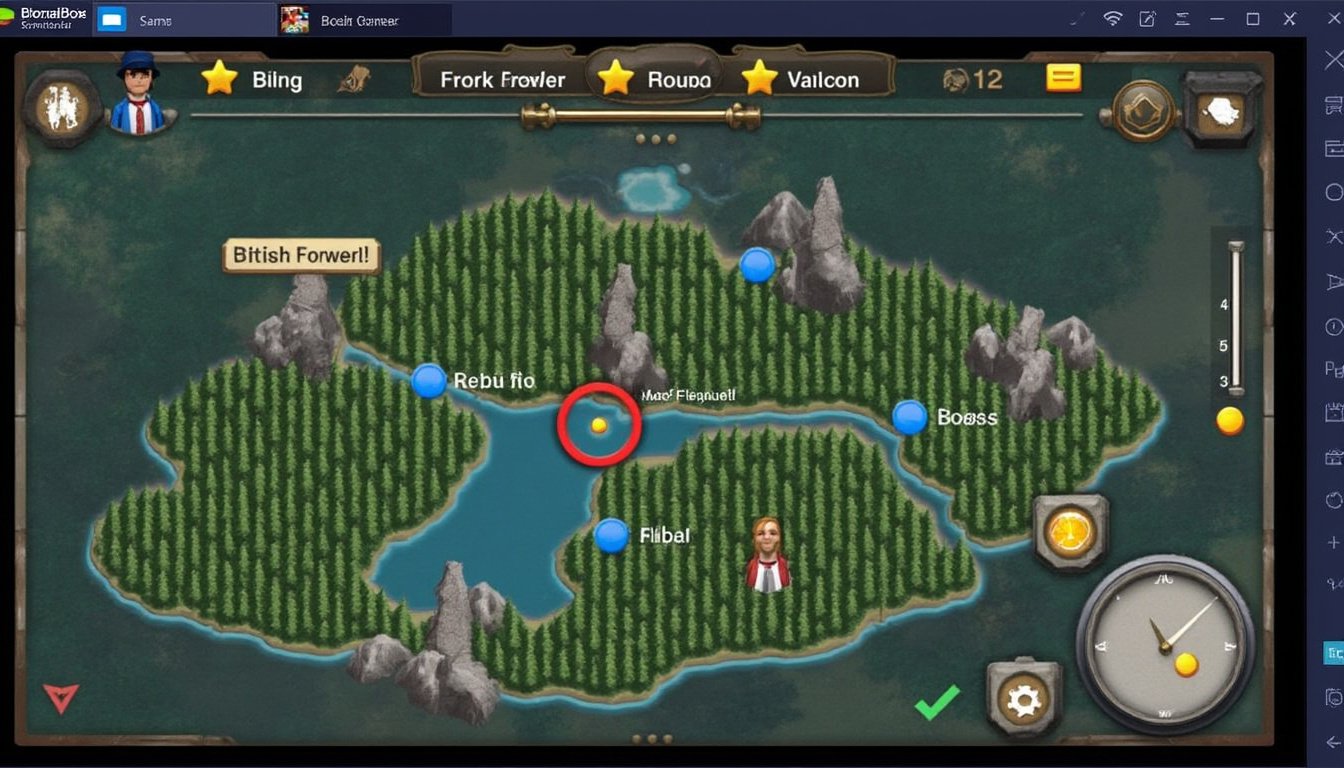Click the star beside Frork Frovler

615,75
